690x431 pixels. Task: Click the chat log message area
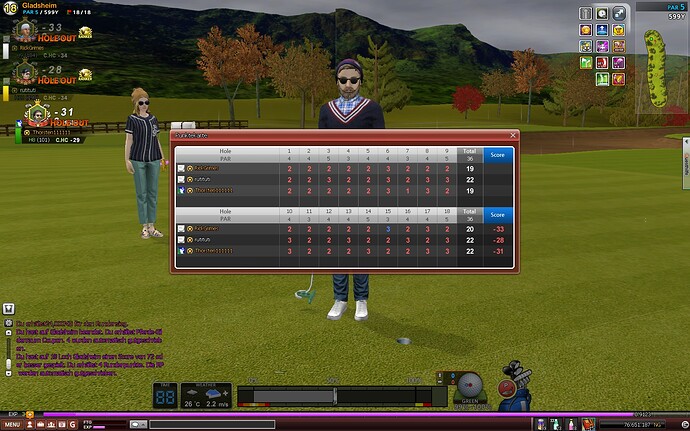tap(75, 345)
